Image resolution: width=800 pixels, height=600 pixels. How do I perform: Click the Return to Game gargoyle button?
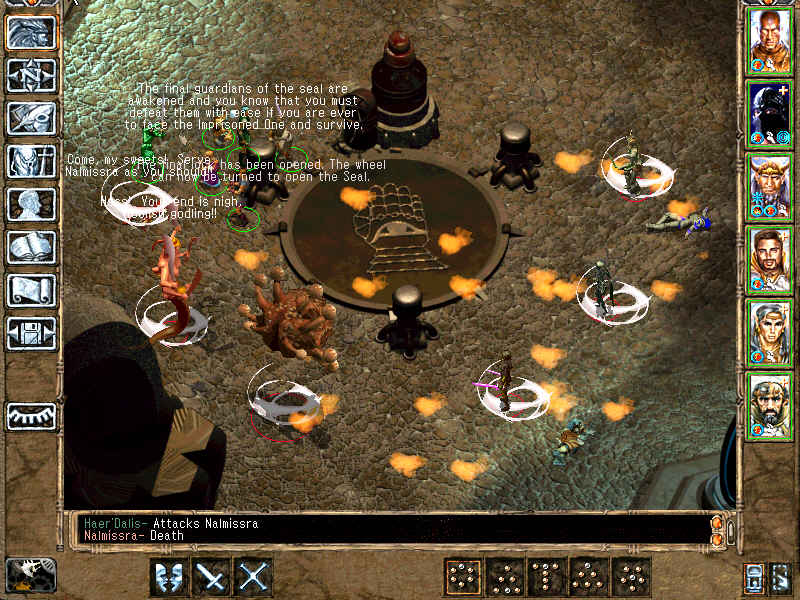31,32
